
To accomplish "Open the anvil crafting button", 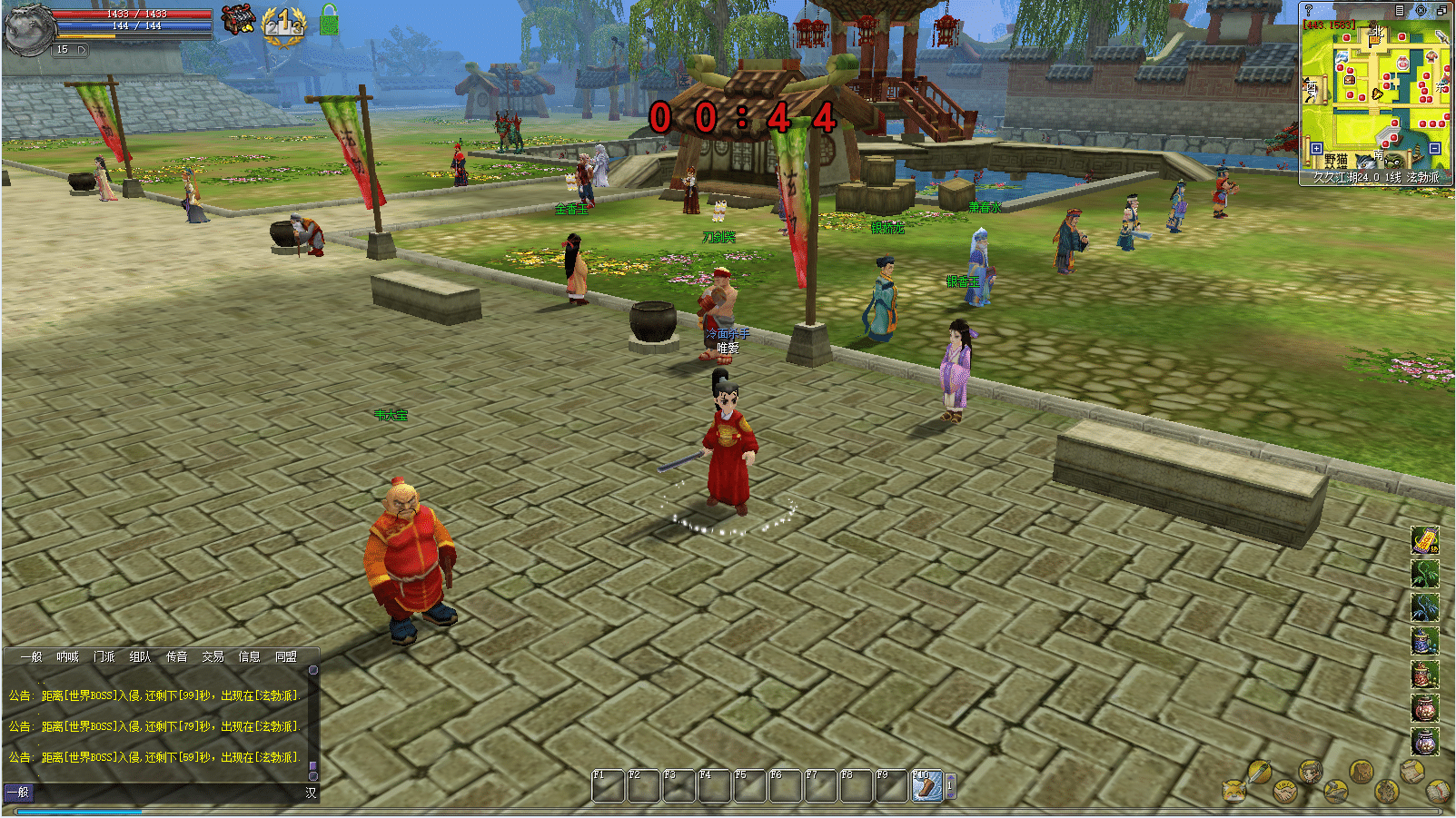I will (1335, 790).
